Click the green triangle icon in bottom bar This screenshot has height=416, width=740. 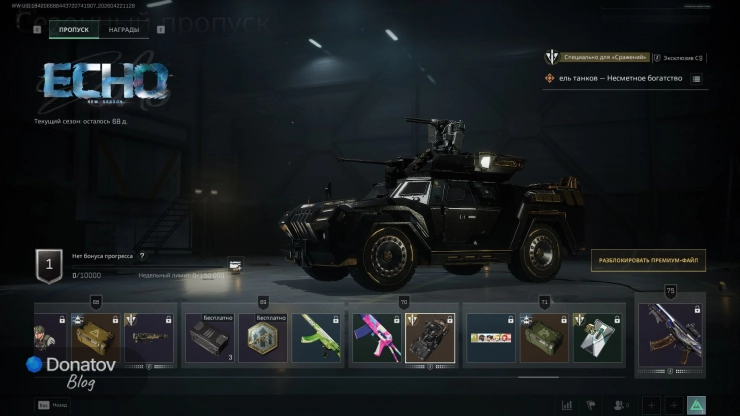697,405
